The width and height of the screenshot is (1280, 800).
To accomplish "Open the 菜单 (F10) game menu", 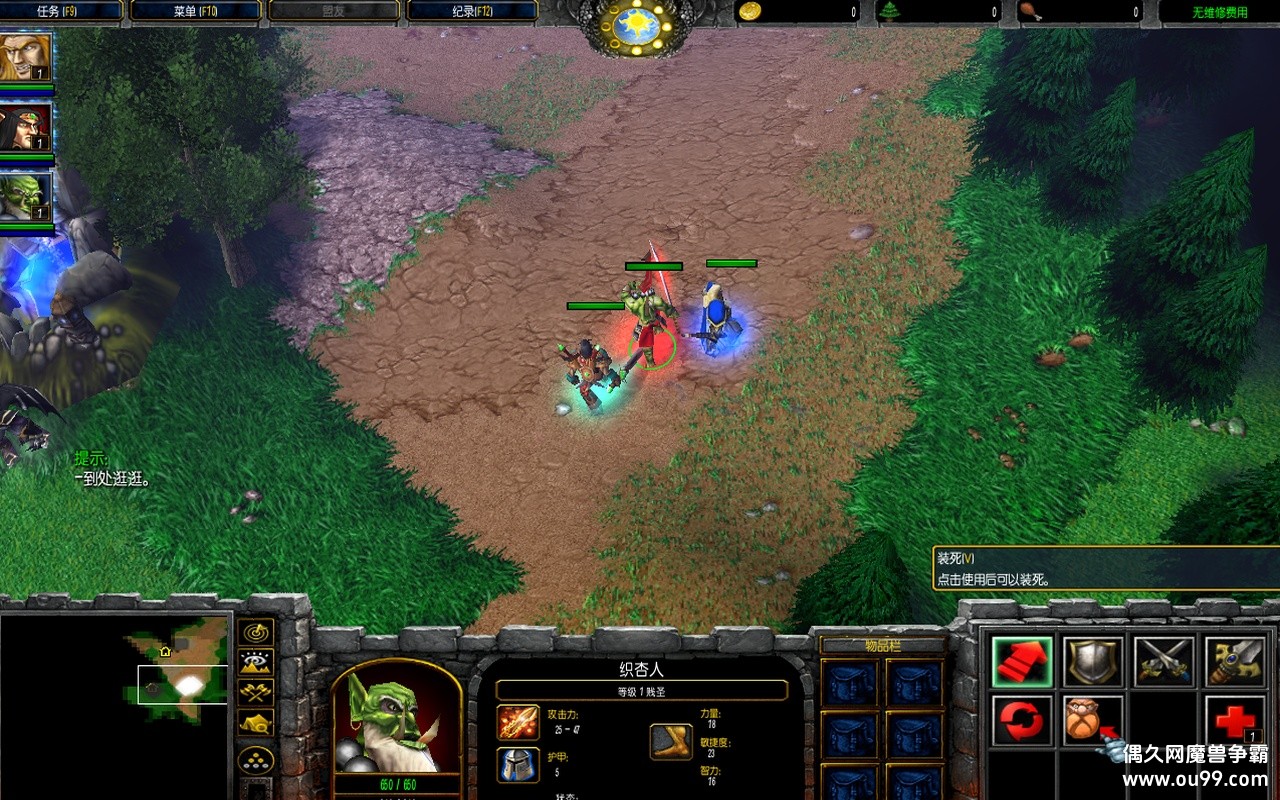I will click(196, 12).
